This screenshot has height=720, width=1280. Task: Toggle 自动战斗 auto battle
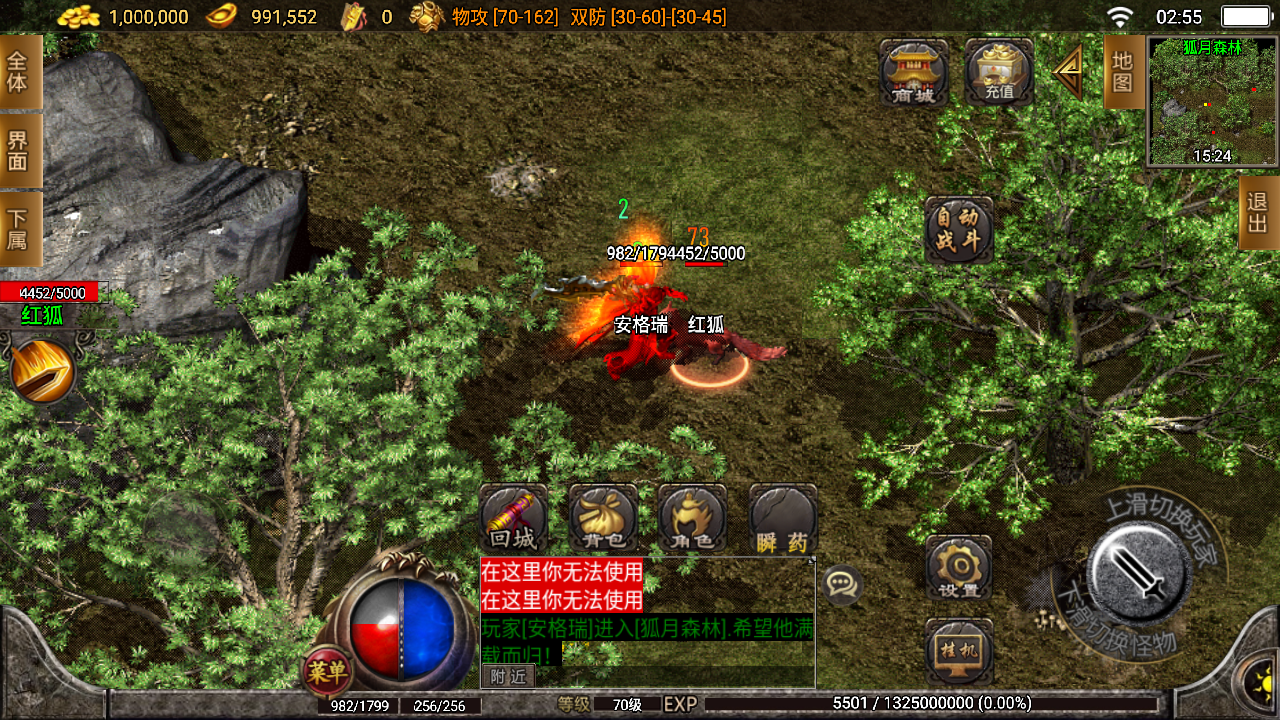(958, 230)
